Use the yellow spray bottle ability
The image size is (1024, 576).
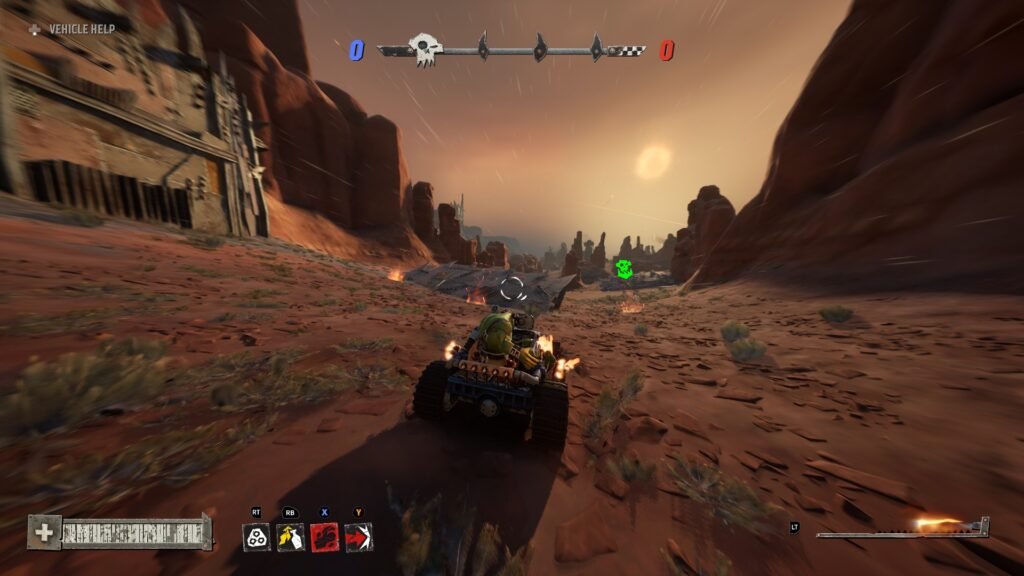point(290,537)
